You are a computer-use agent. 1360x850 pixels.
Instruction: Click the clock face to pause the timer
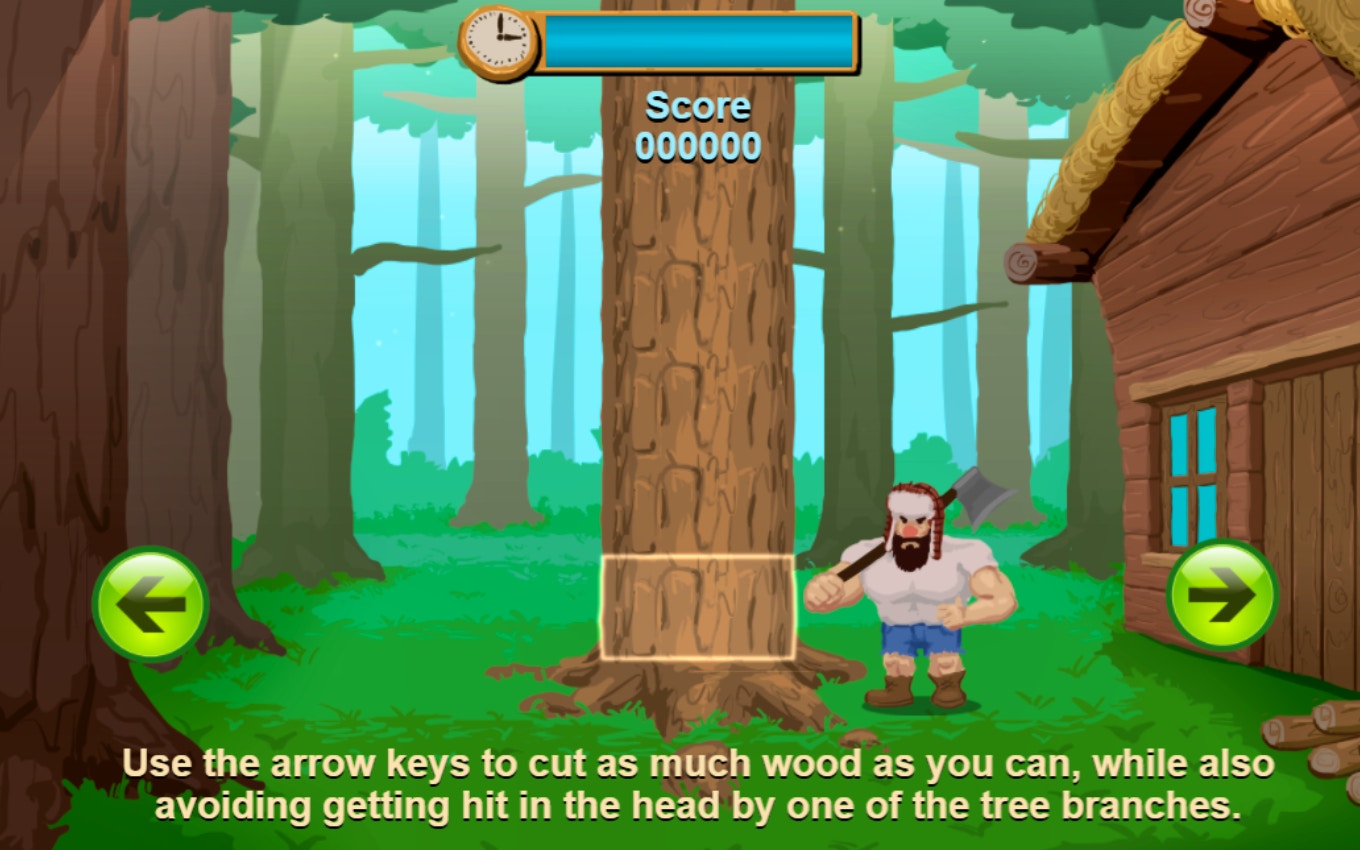click(496, 40)
